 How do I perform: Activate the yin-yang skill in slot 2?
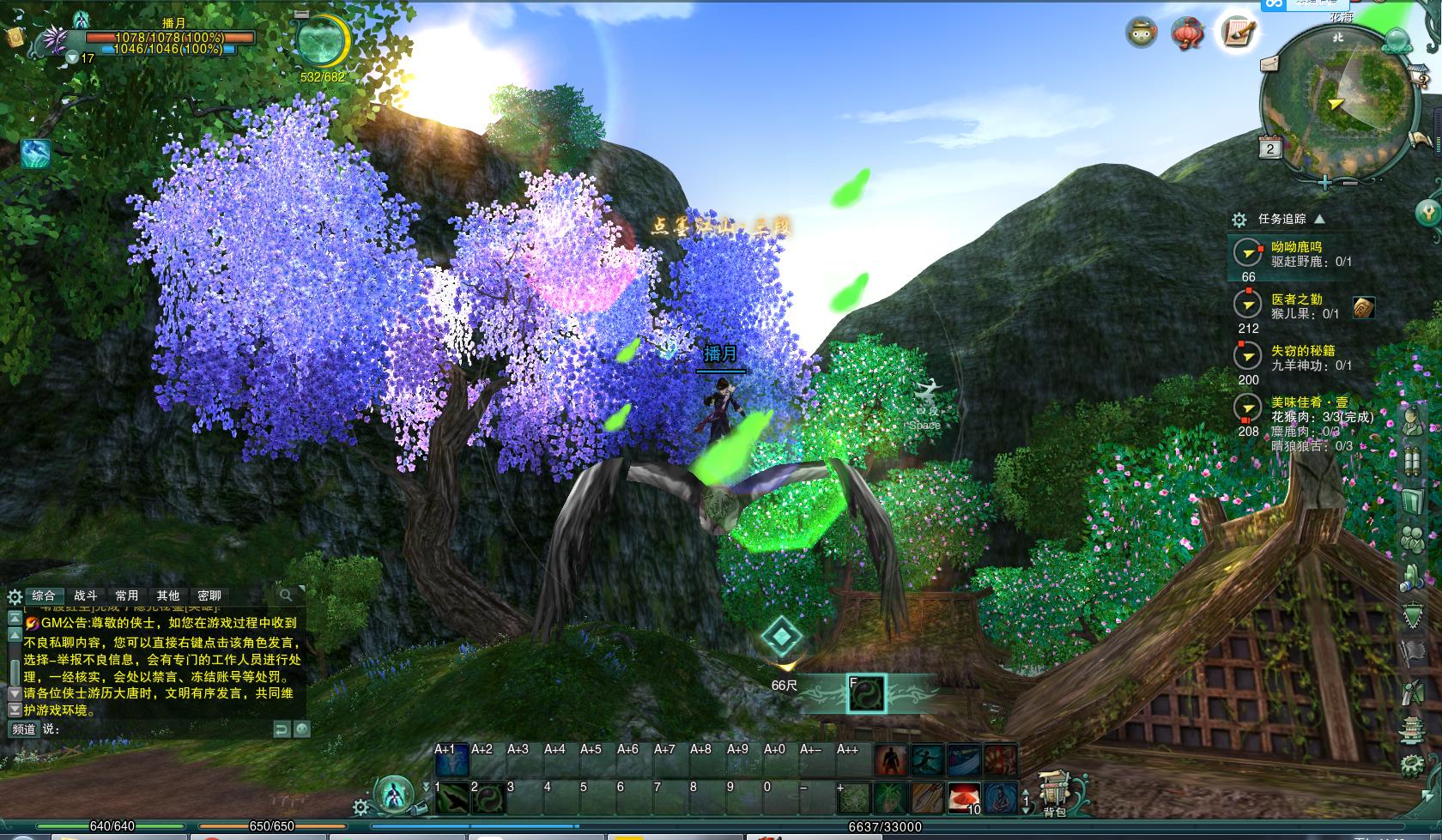point(488,798)
